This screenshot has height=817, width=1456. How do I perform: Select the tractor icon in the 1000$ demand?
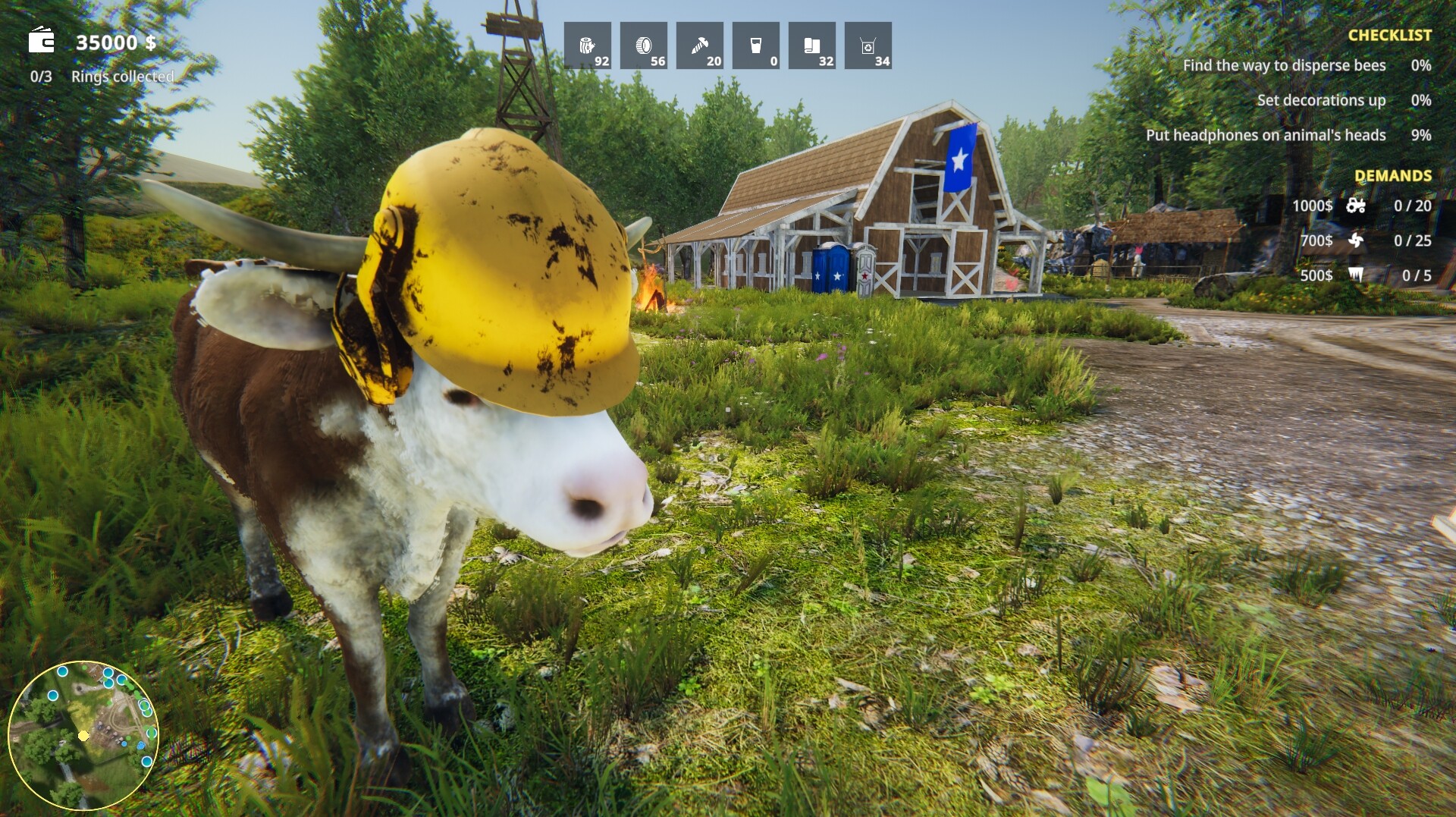(x=1357, y=206)
